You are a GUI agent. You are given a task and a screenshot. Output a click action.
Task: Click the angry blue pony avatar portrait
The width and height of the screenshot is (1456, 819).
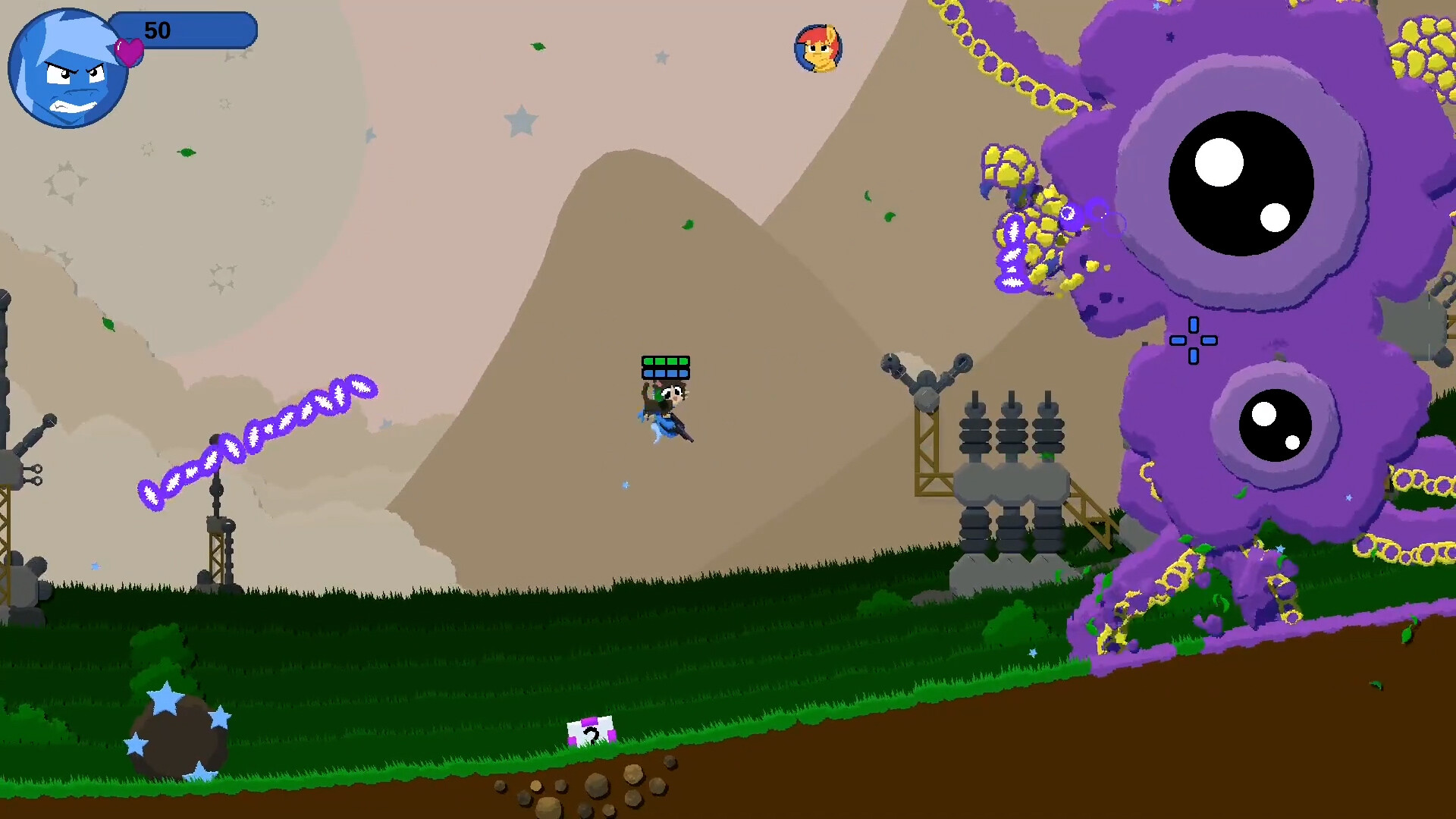(x=67, y=67)
